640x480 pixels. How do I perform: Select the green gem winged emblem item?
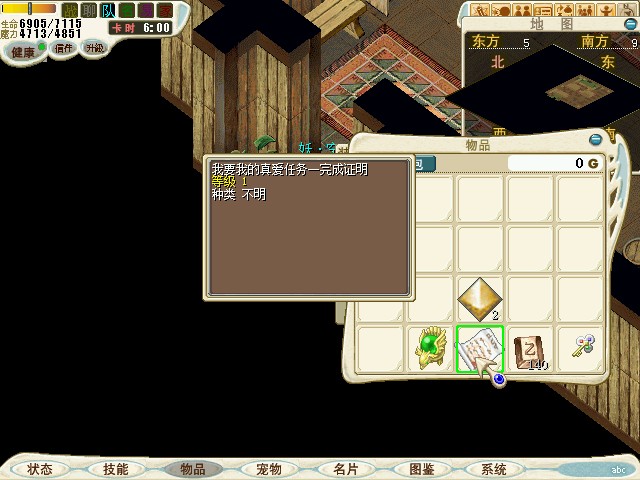coord(430,348)
